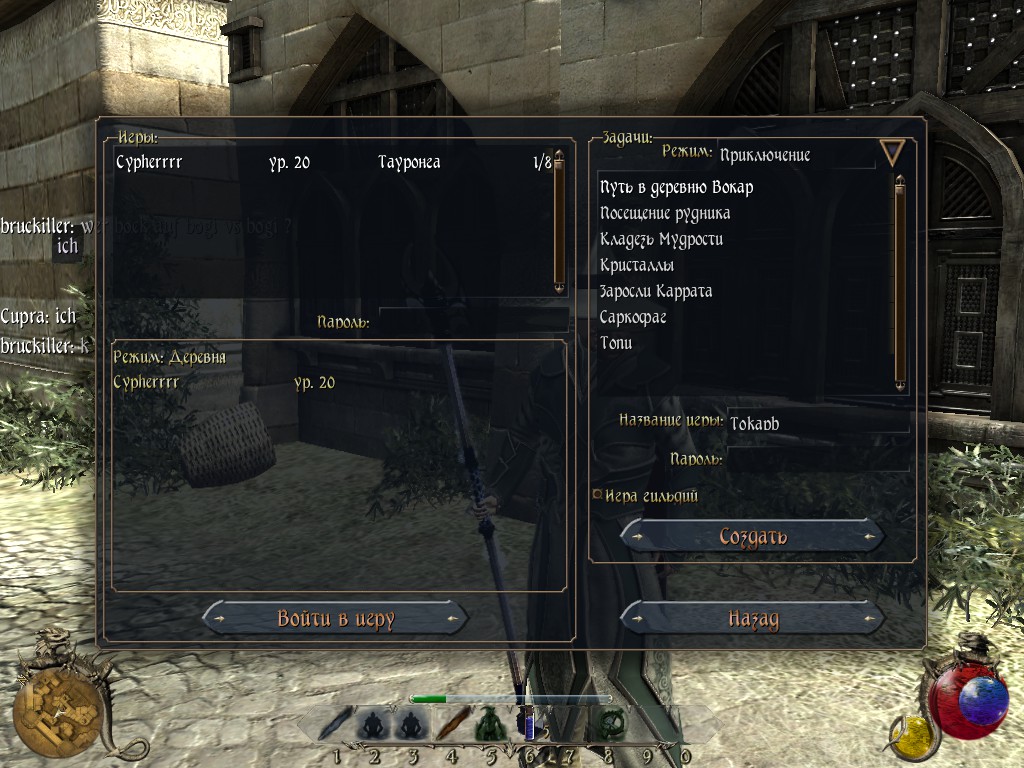1024x768 pixels.
Task: Choose the Заросли Каррата quest
Action: (656, 291)
